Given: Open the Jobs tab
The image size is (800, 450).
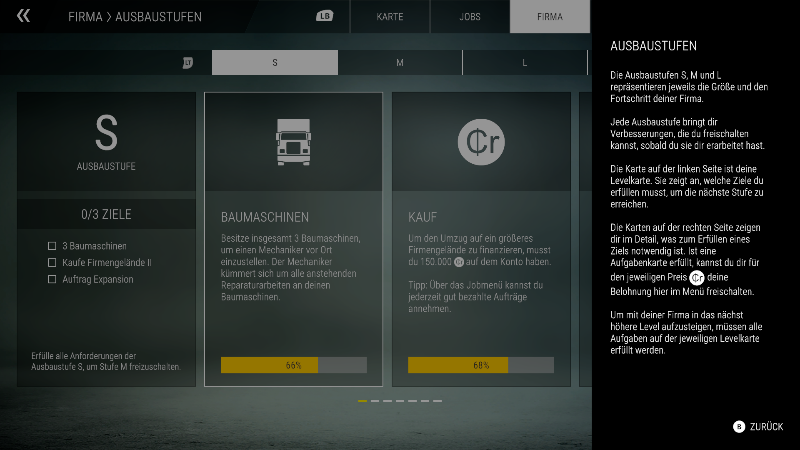Looking at the screenshot, I should coord(470,17).
